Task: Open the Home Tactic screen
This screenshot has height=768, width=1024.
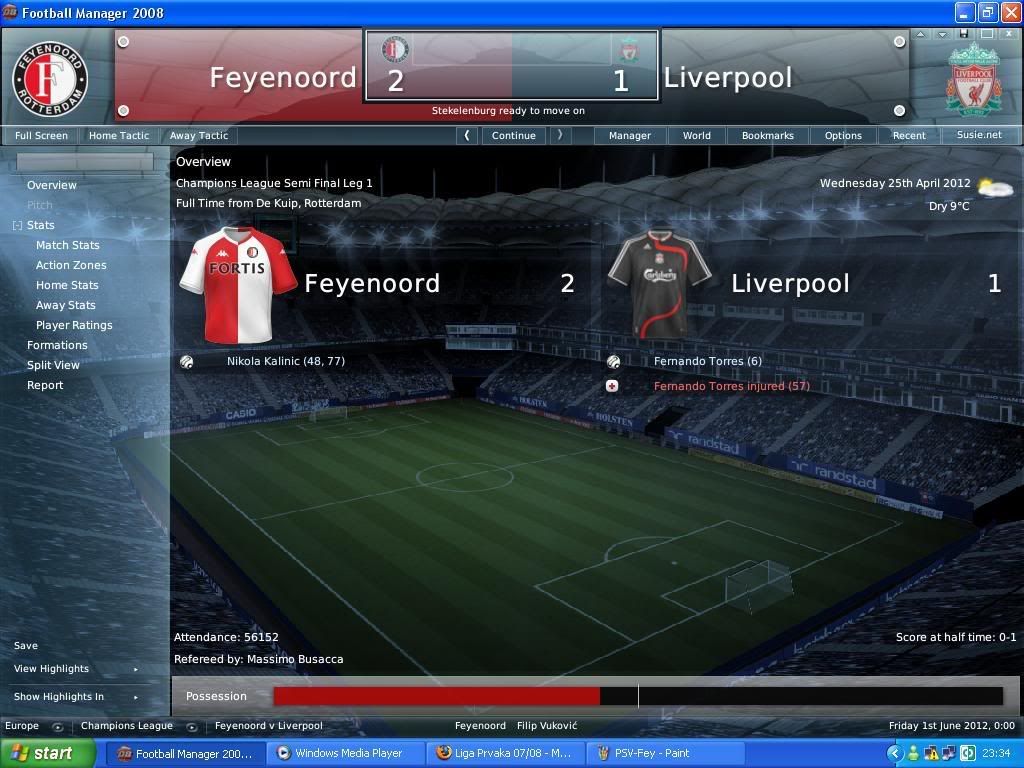Action: 118,135
